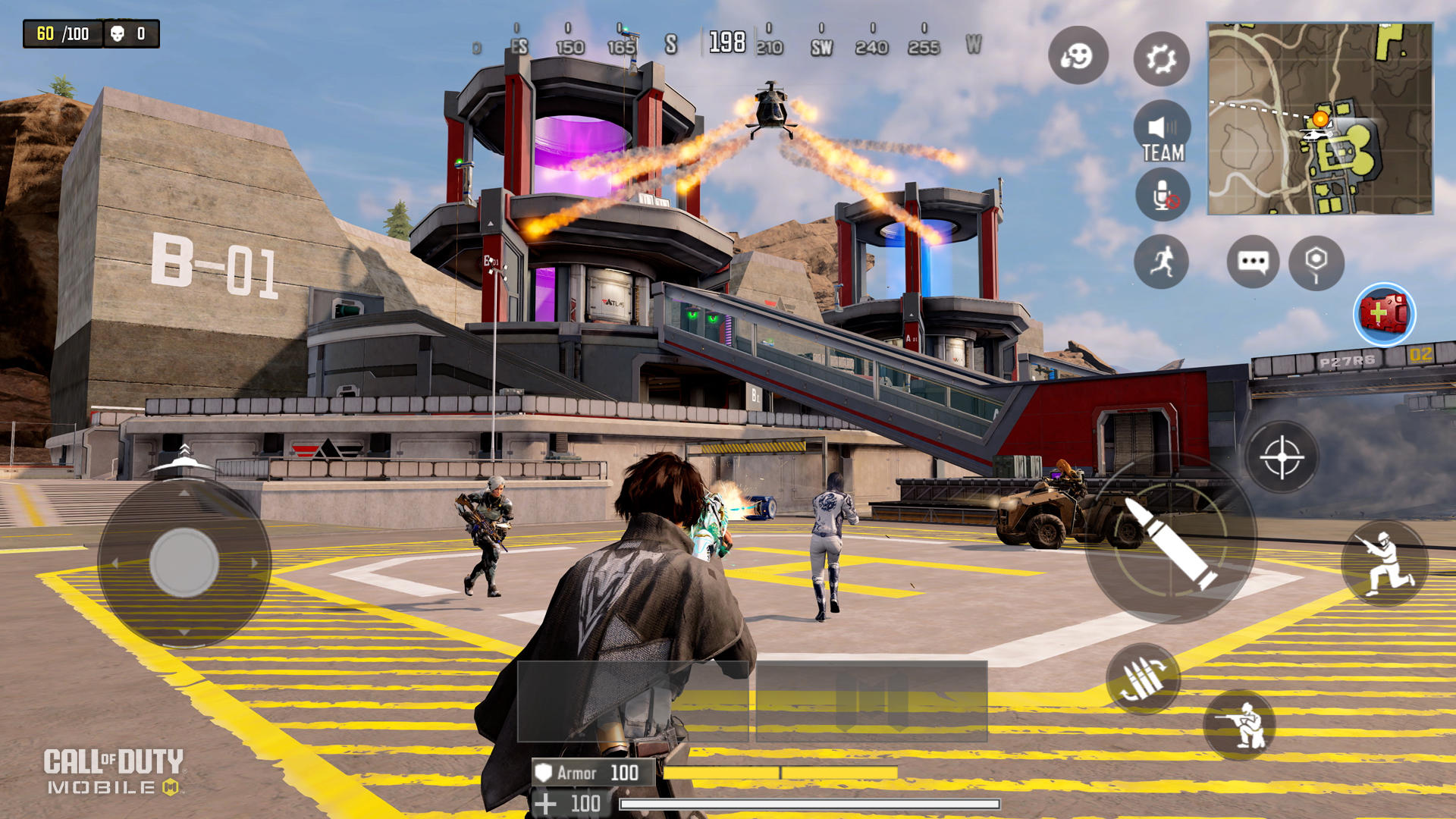The width and height of the screenshot is (1456, 819).
Task: Open the emote wheel
Action: pyautogui.click(x=1078, y=58)
